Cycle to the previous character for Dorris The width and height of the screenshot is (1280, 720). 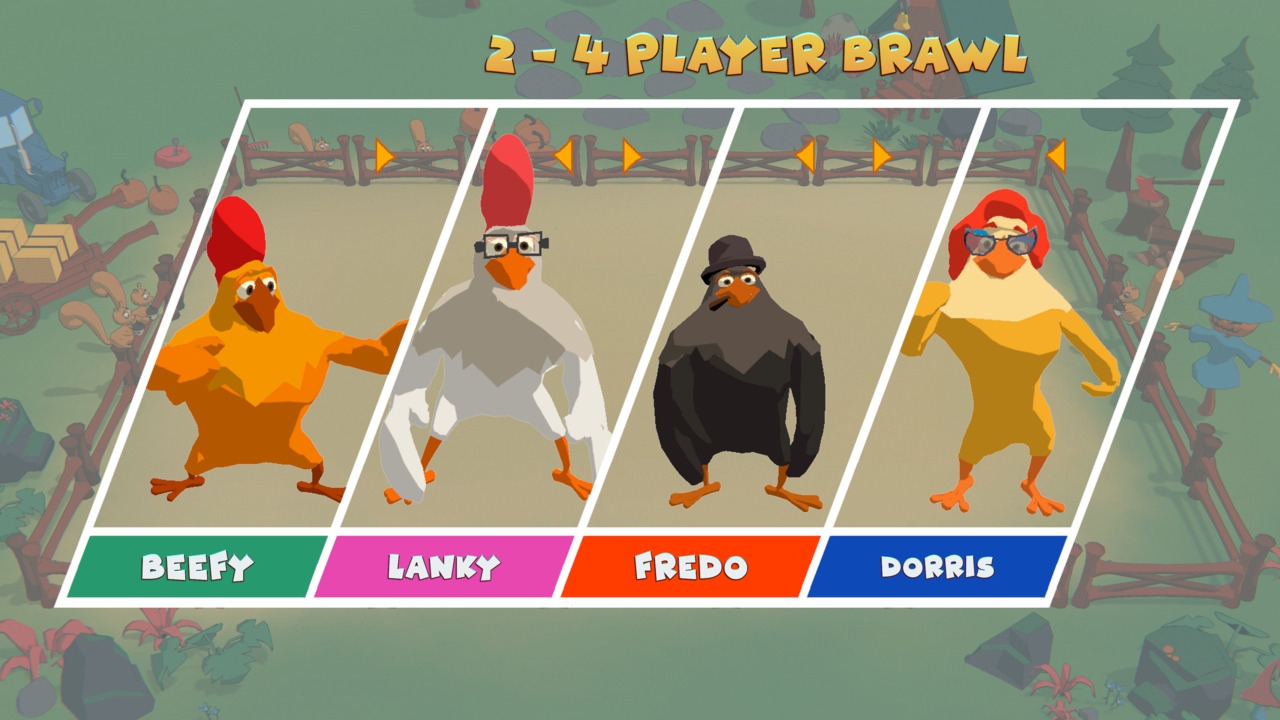coord(1057,155)
